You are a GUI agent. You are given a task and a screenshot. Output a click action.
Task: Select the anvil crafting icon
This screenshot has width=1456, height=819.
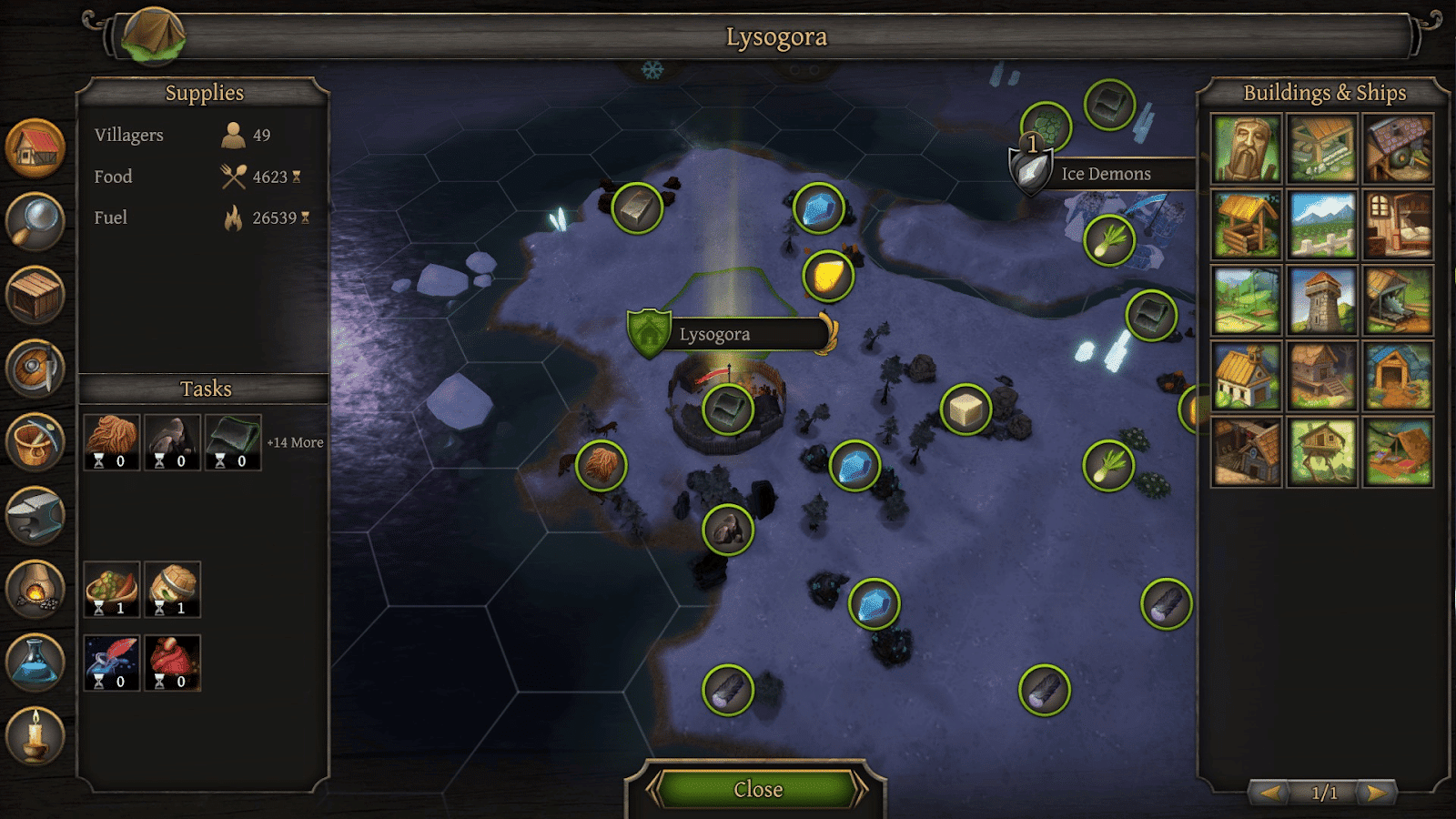click(x=35, y=515)
